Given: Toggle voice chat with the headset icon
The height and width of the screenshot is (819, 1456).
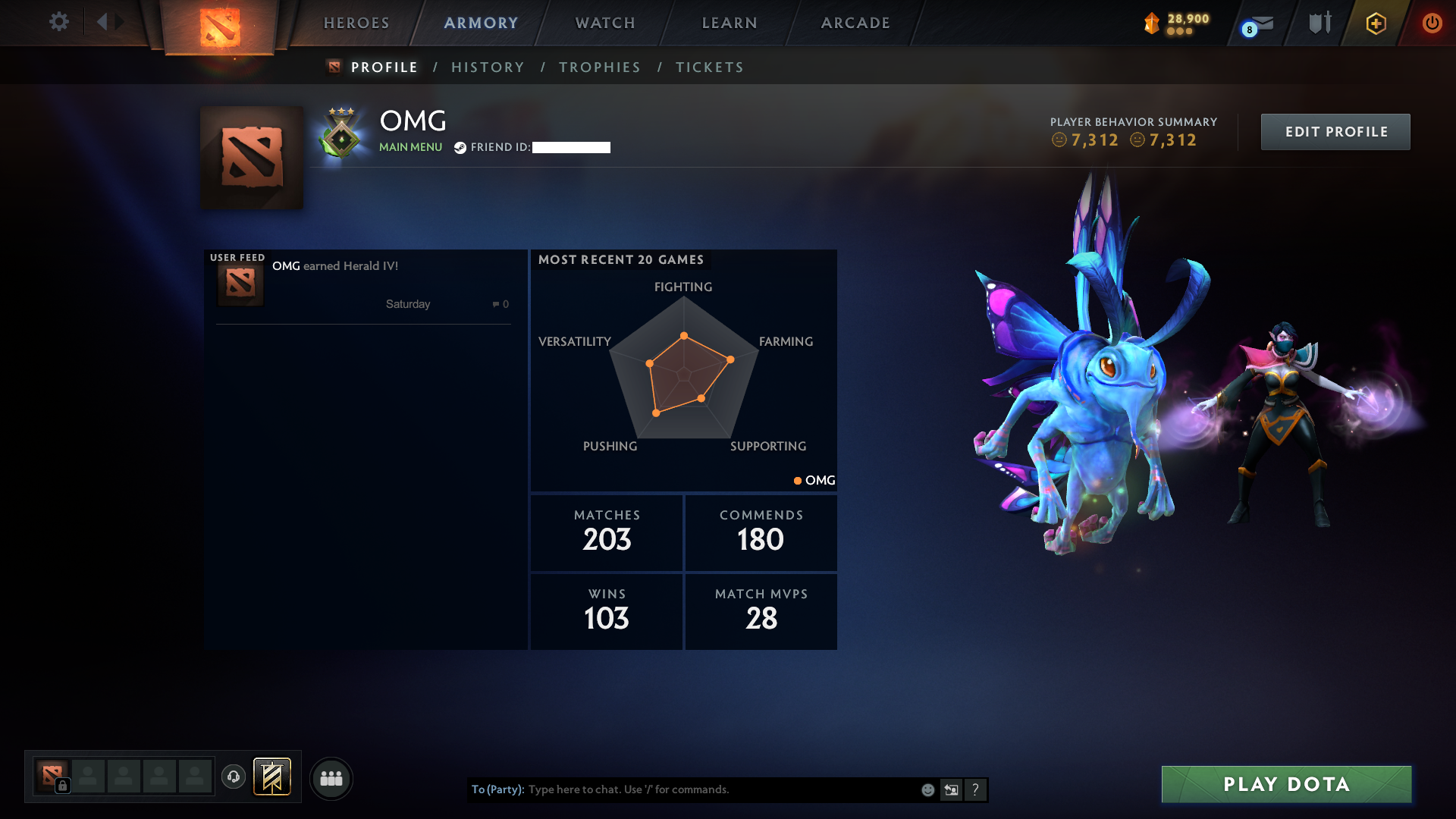Looking at the screenshot, I should pyautogui.click(x=233, y=778).
